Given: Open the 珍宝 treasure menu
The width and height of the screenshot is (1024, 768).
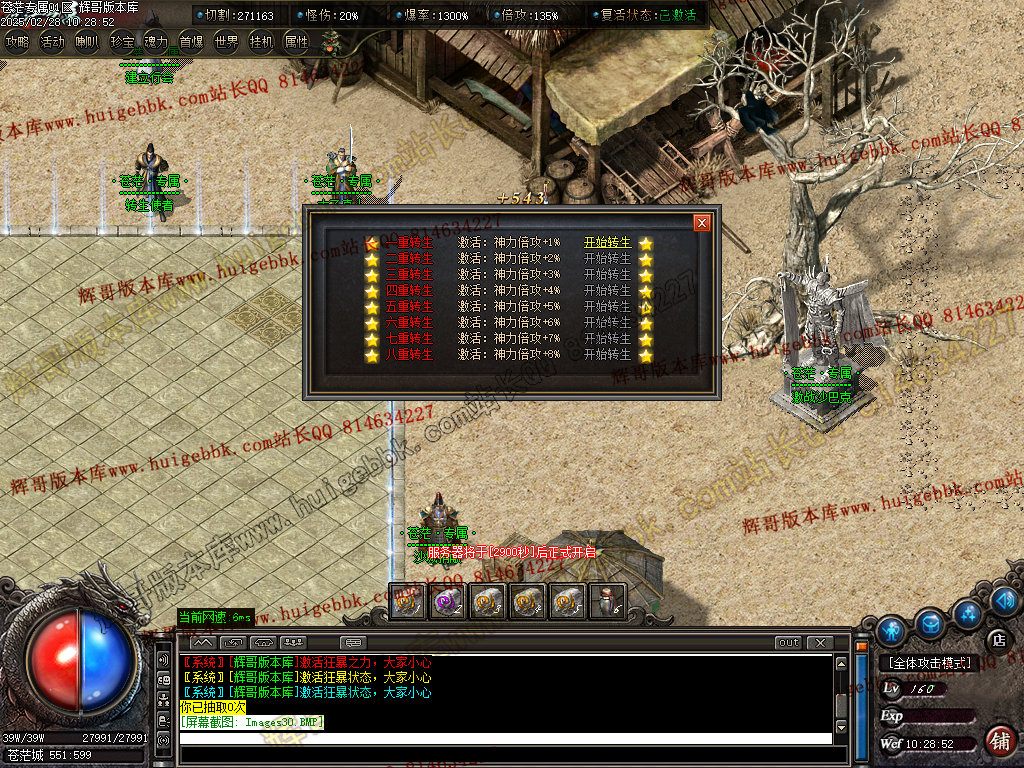Looking at the screenshot, I should [x=121, y=42].
